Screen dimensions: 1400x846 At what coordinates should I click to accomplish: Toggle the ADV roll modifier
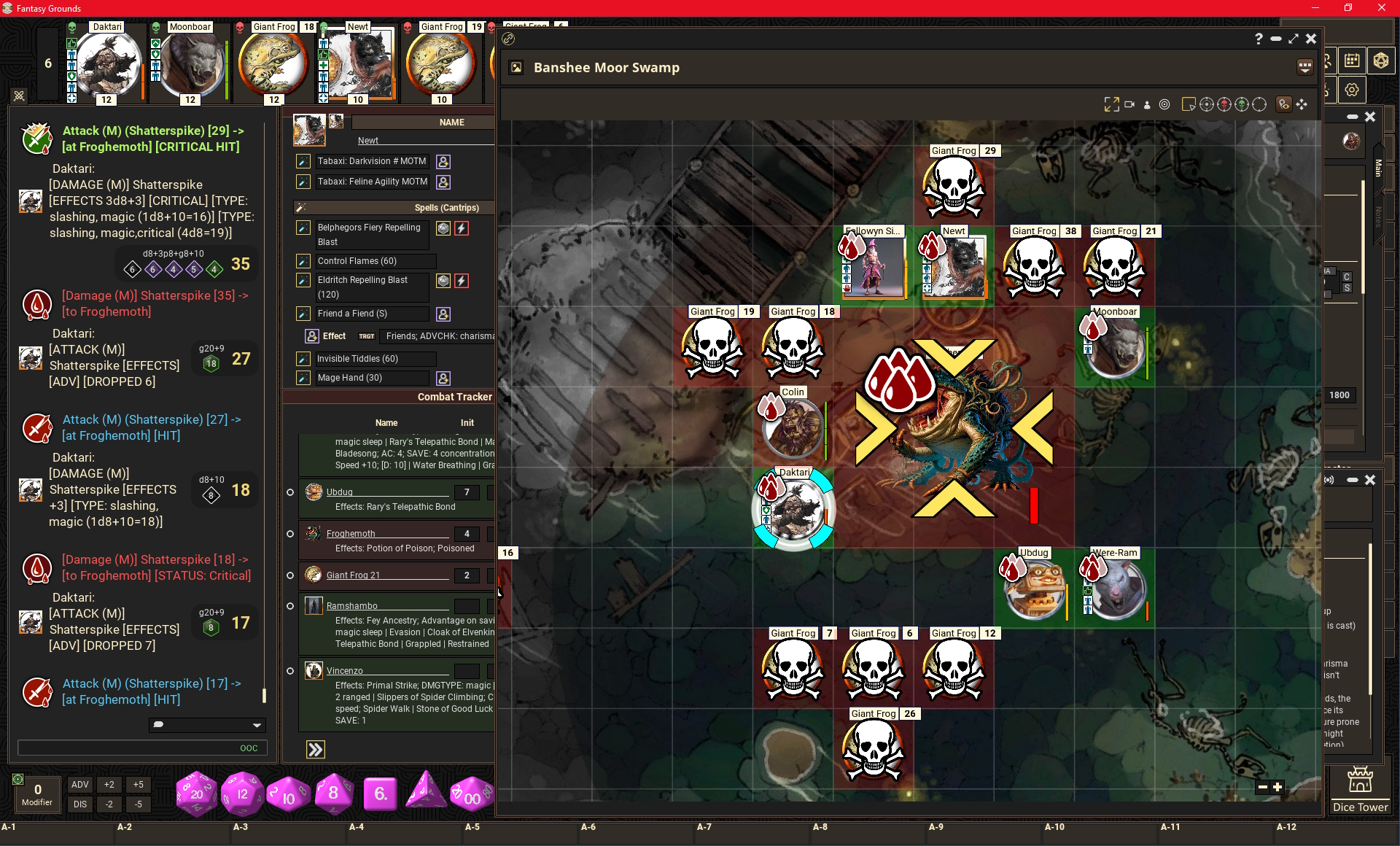click(x=79, y=785)
